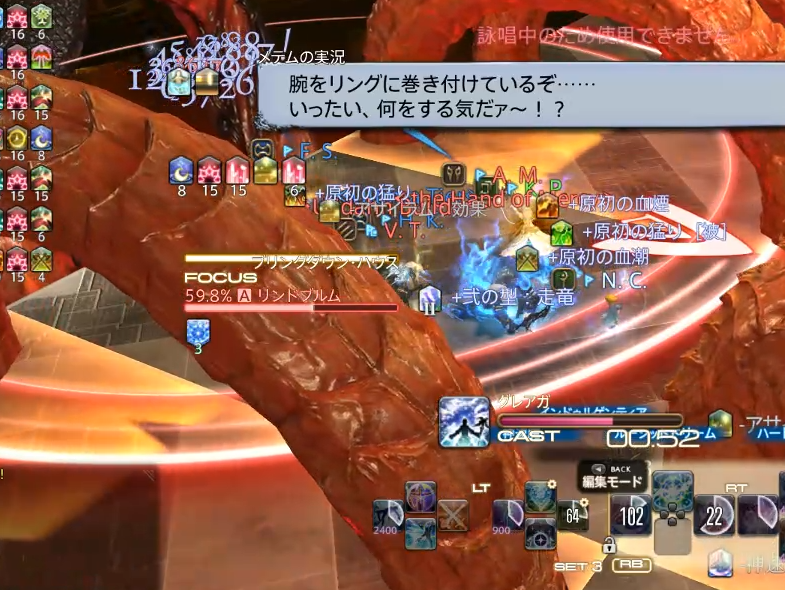Toggle the hotbar padlock icon

[x=608, y=545]
